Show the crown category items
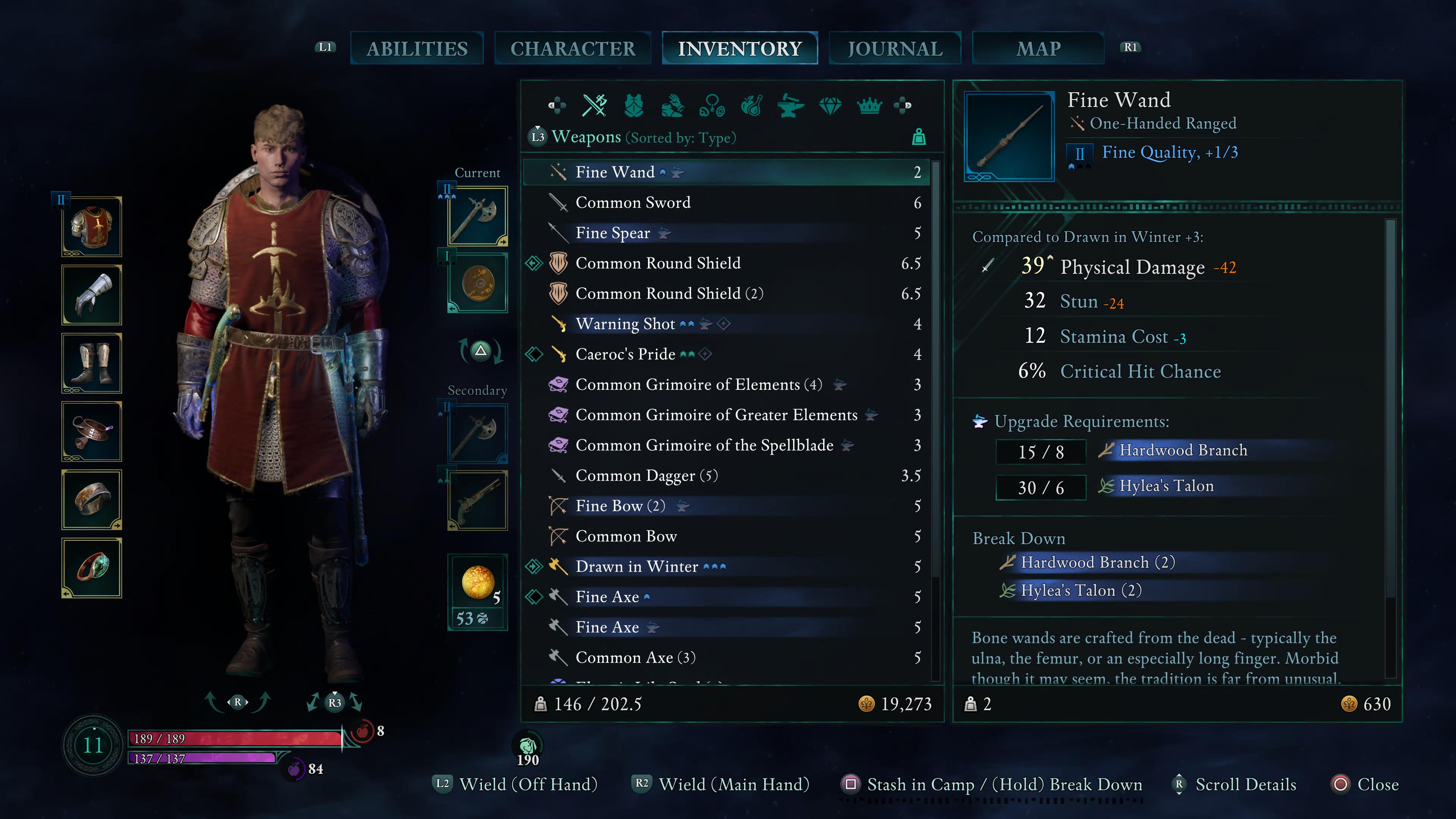This screenshot has height=819, width=1456. [869, 105]
